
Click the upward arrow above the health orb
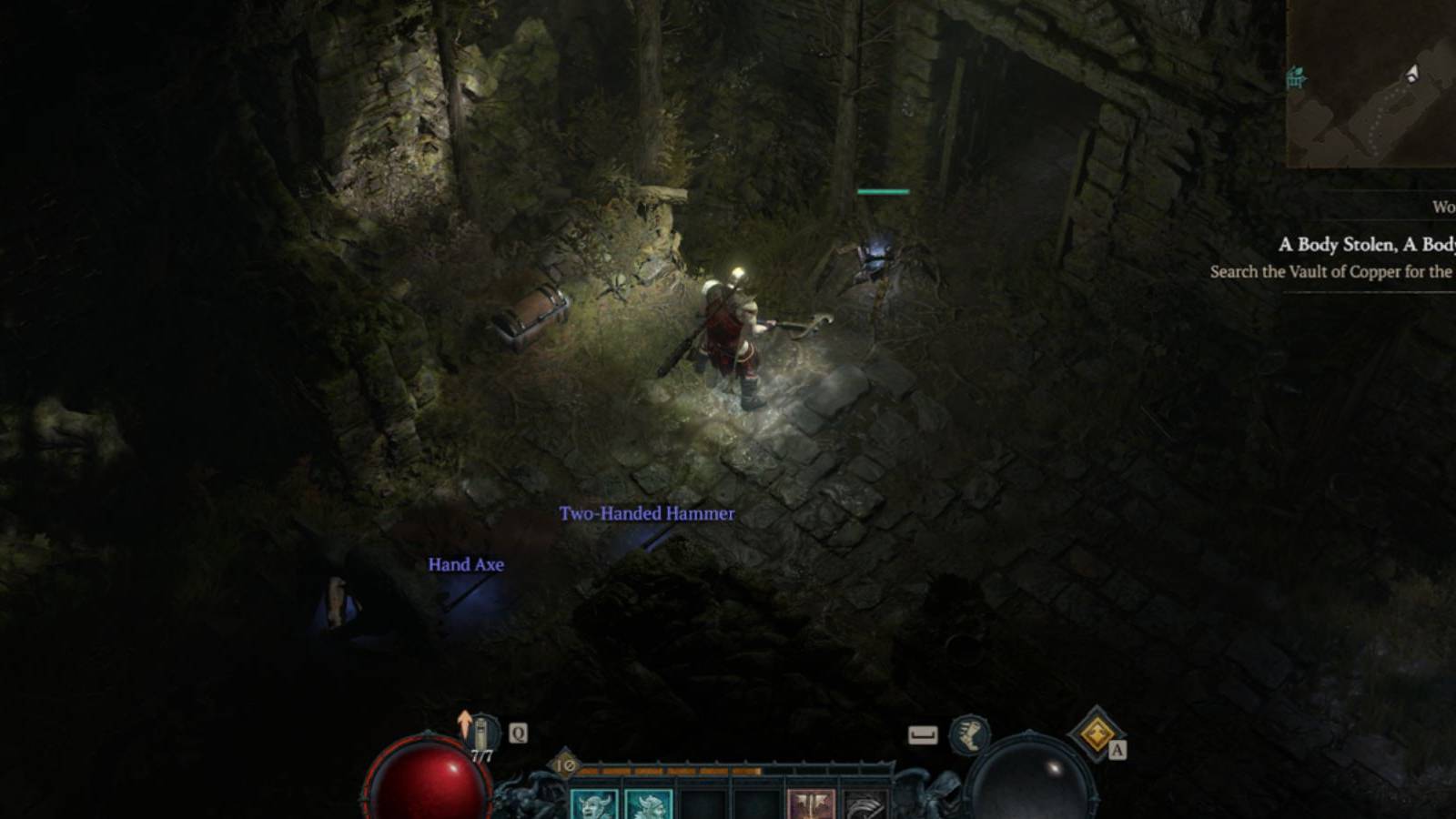(464, 719)
